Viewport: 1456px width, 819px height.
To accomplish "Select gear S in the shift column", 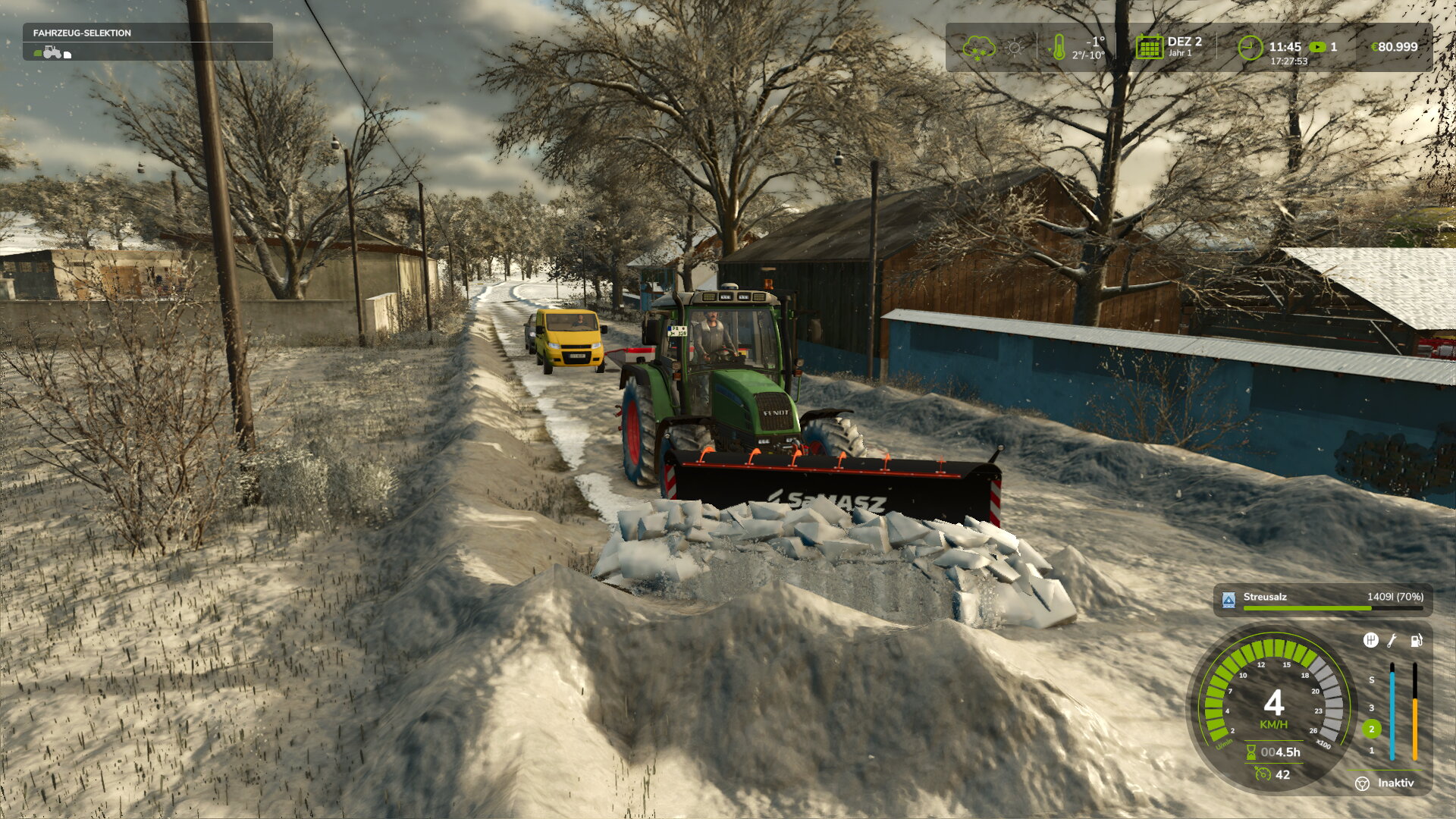I will click(x=1372, y=679).
